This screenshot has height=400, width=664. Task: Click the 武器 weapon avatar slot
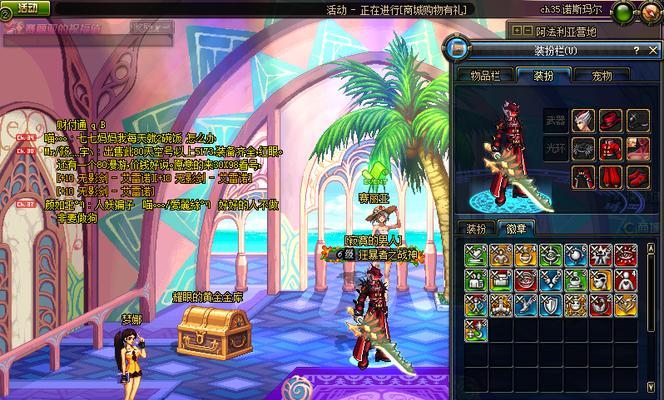click(554, 122)
